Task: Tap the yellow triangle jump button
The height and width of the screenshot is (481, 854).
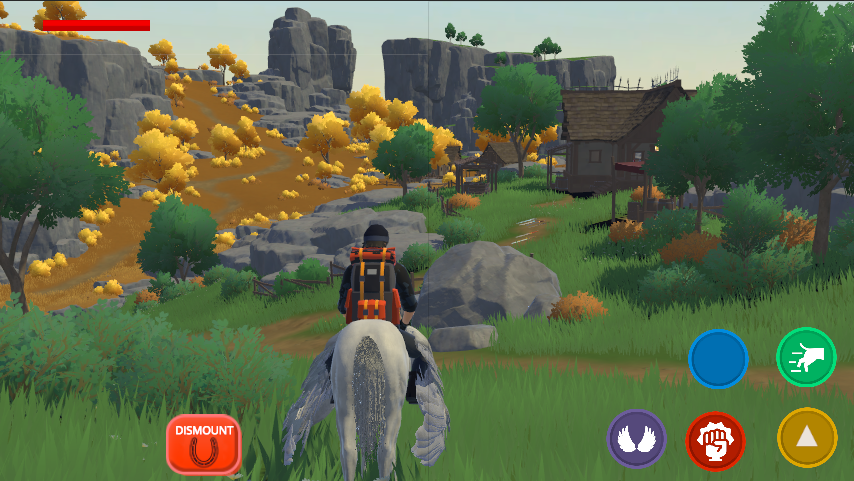Action: pyautogui.click(x=807, y=437)
